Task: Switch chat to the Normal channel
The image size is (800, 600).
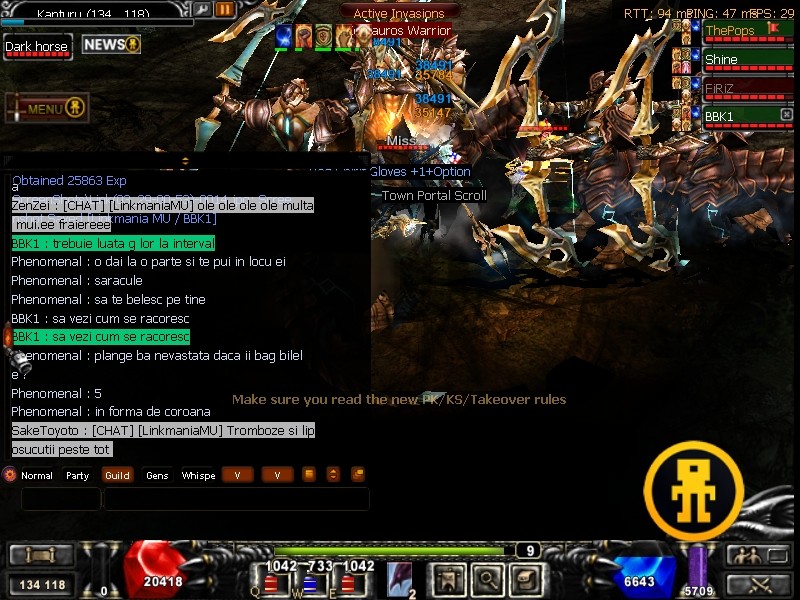Action: click(36, 476)
